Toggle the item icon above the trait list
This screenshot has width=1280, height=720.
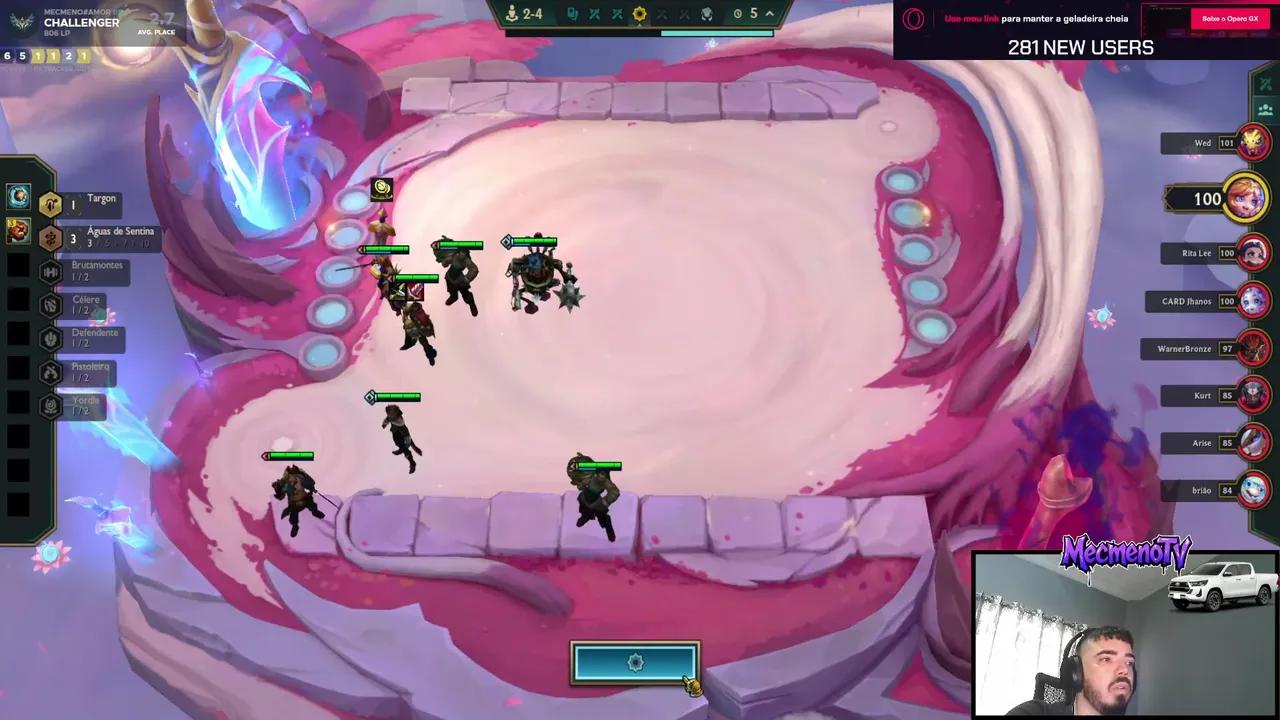[x=17, y=196]
